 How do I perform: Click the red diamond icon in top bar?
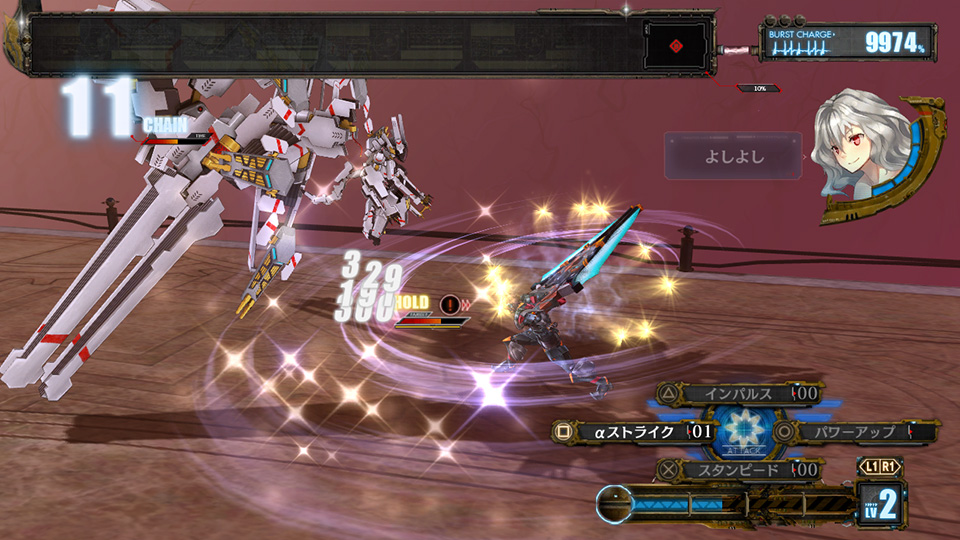click(x=676, y=45)
